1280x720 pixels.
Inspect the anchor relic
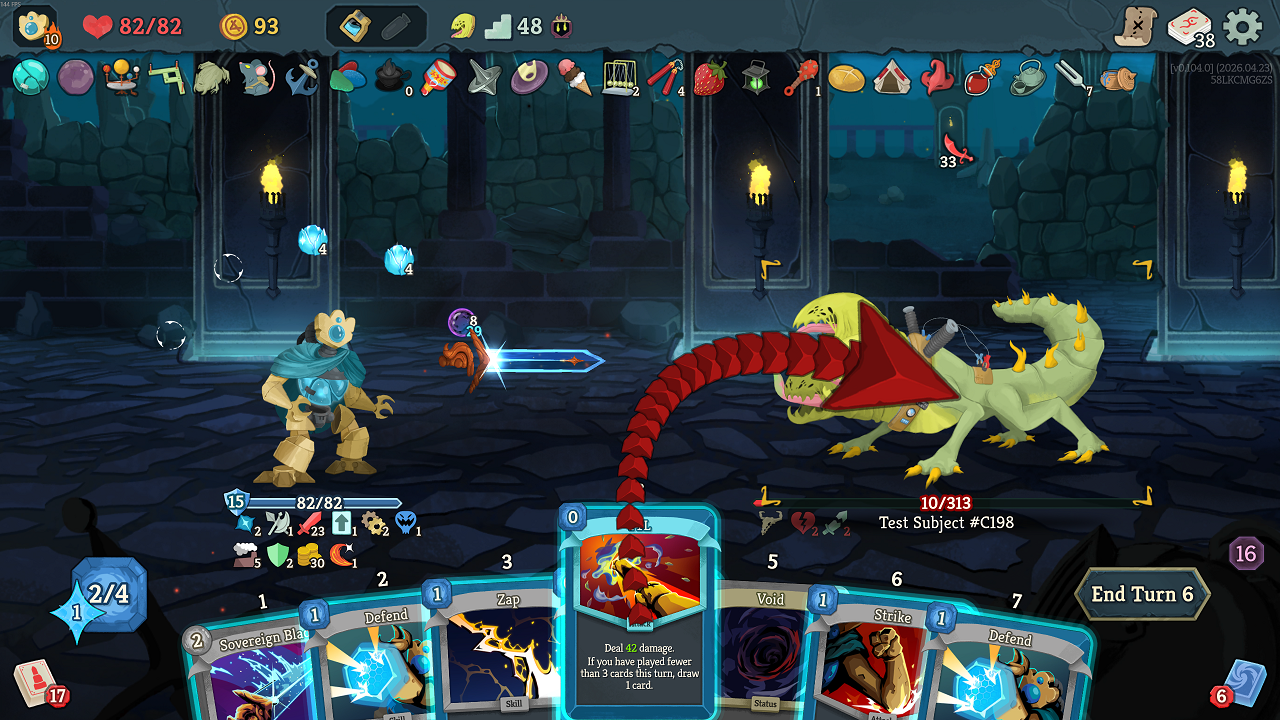(x=302, y=77)
